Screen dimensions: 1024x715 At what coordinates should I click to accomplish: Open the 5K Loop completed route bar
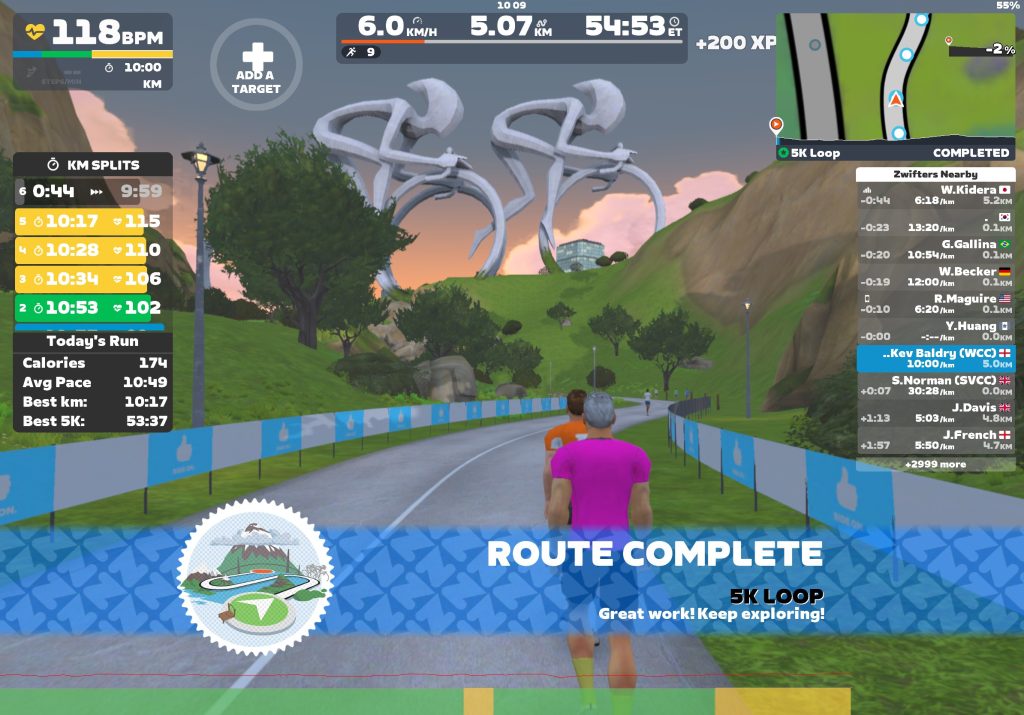[x=895, y=153]
